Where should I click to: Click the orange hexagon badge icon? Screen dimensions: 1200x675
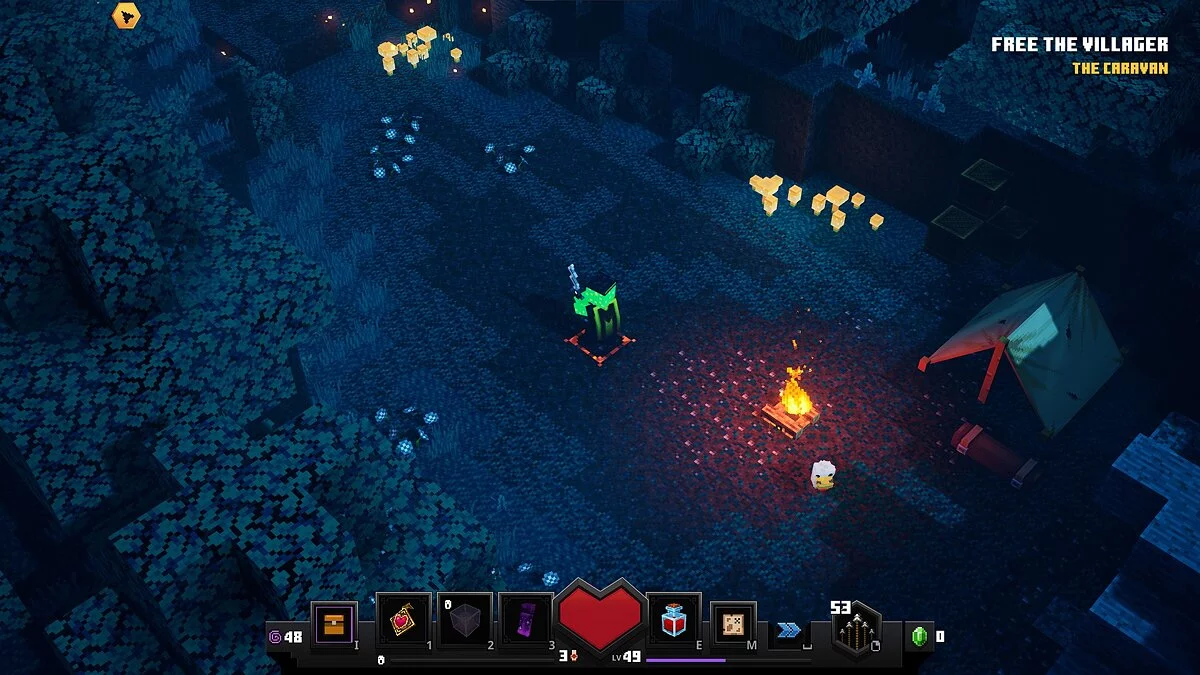click(126, 16)
